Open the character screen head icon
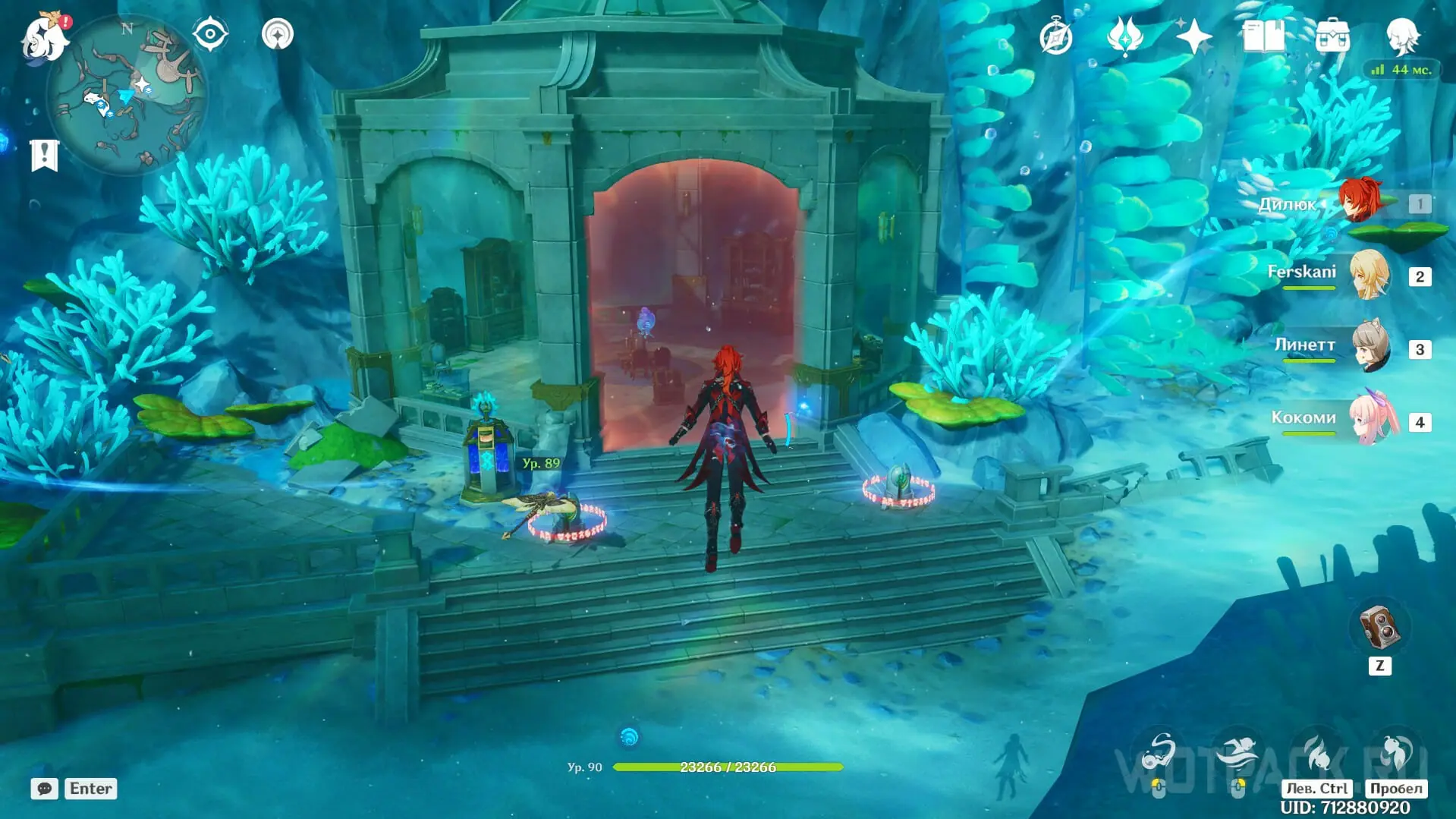1456x819 pixels. 1401,36
